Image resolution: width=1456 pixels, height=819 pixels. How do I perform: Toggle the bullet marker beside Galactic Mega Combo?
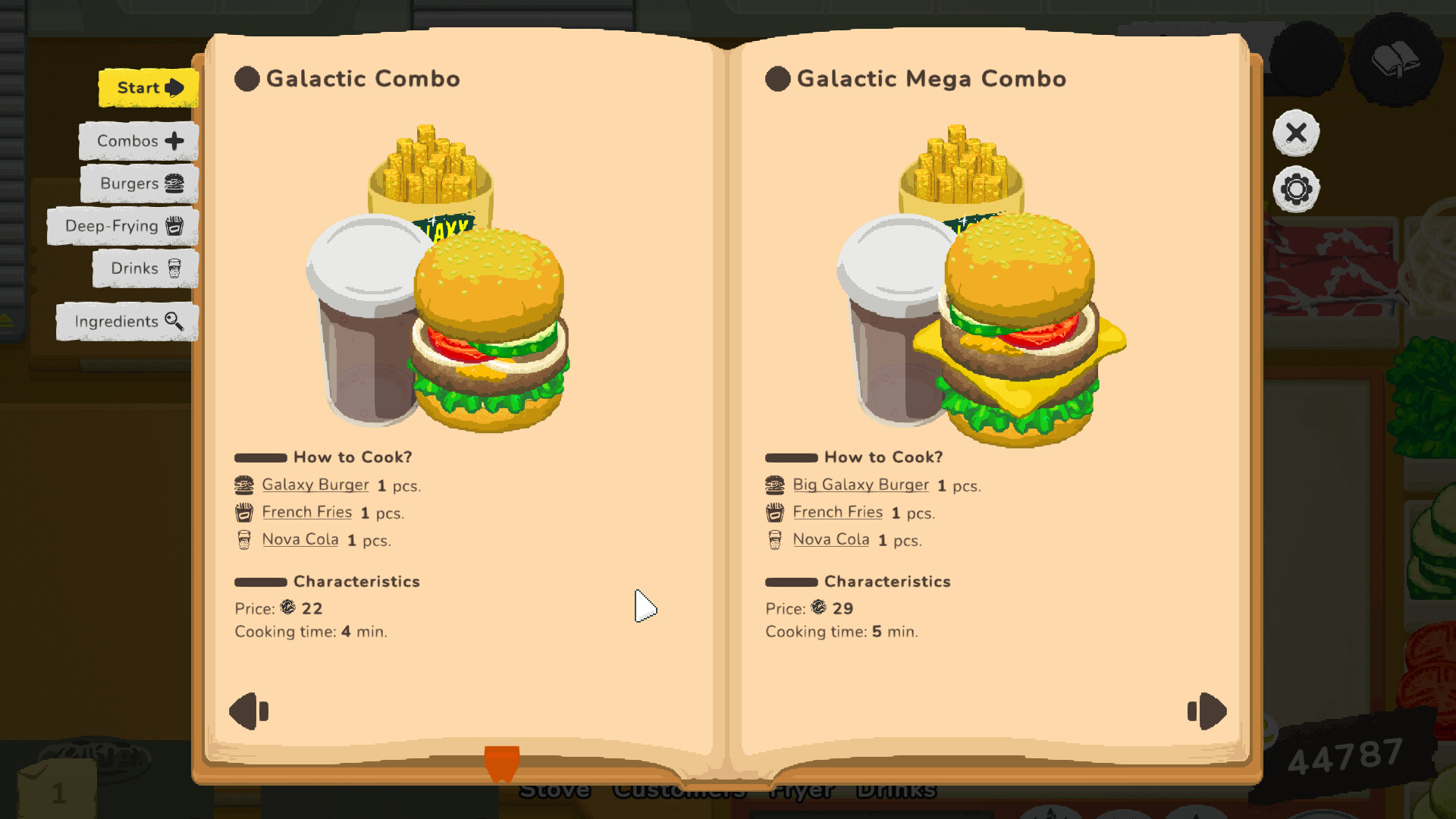click(x=777, y=78)
